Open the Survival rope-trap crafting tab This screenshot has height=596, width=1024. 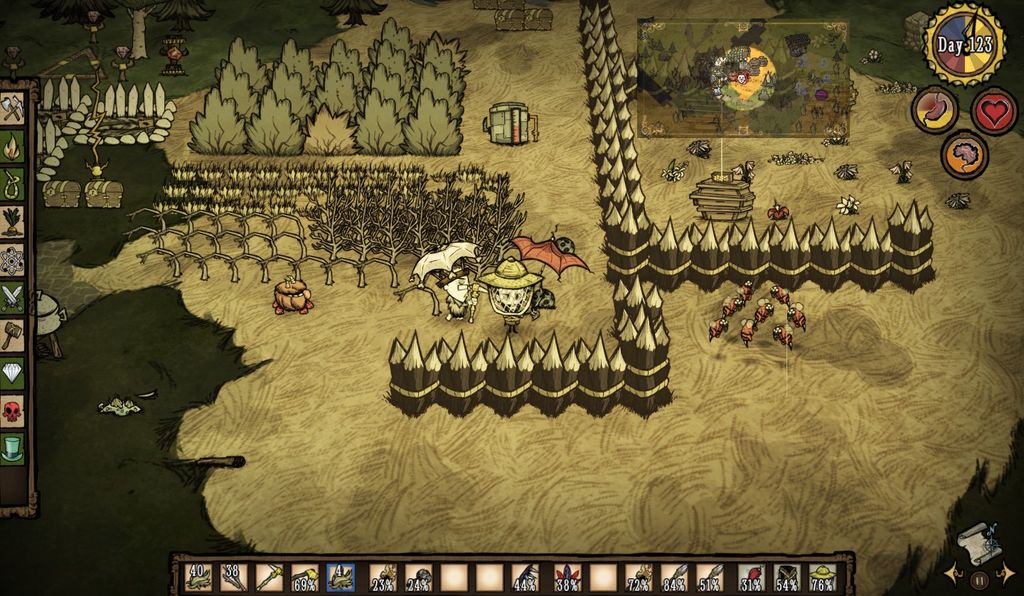[x=12, y=183]
